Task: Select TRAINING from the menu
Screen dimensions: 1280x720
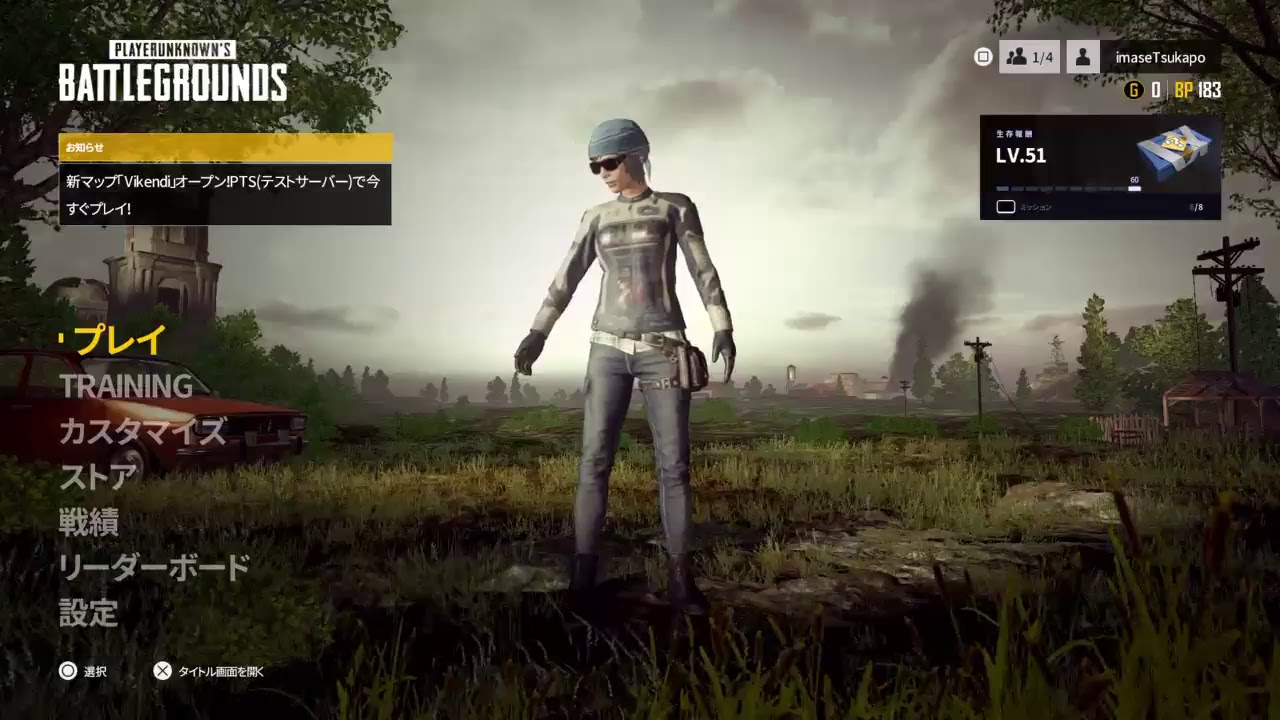Action: click(127, 387)
